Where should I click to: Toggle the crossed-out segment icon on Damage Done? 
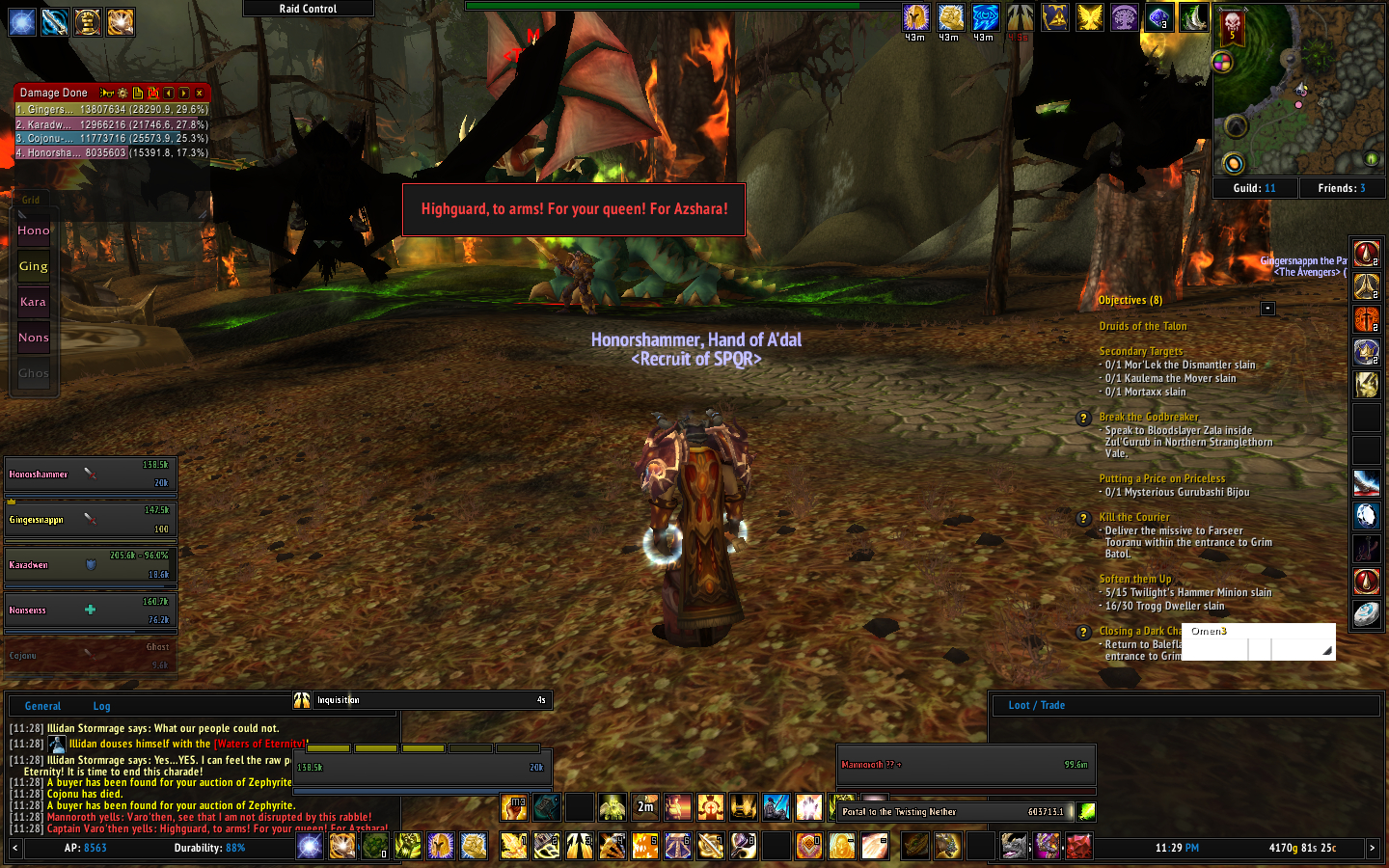(153, 93)
